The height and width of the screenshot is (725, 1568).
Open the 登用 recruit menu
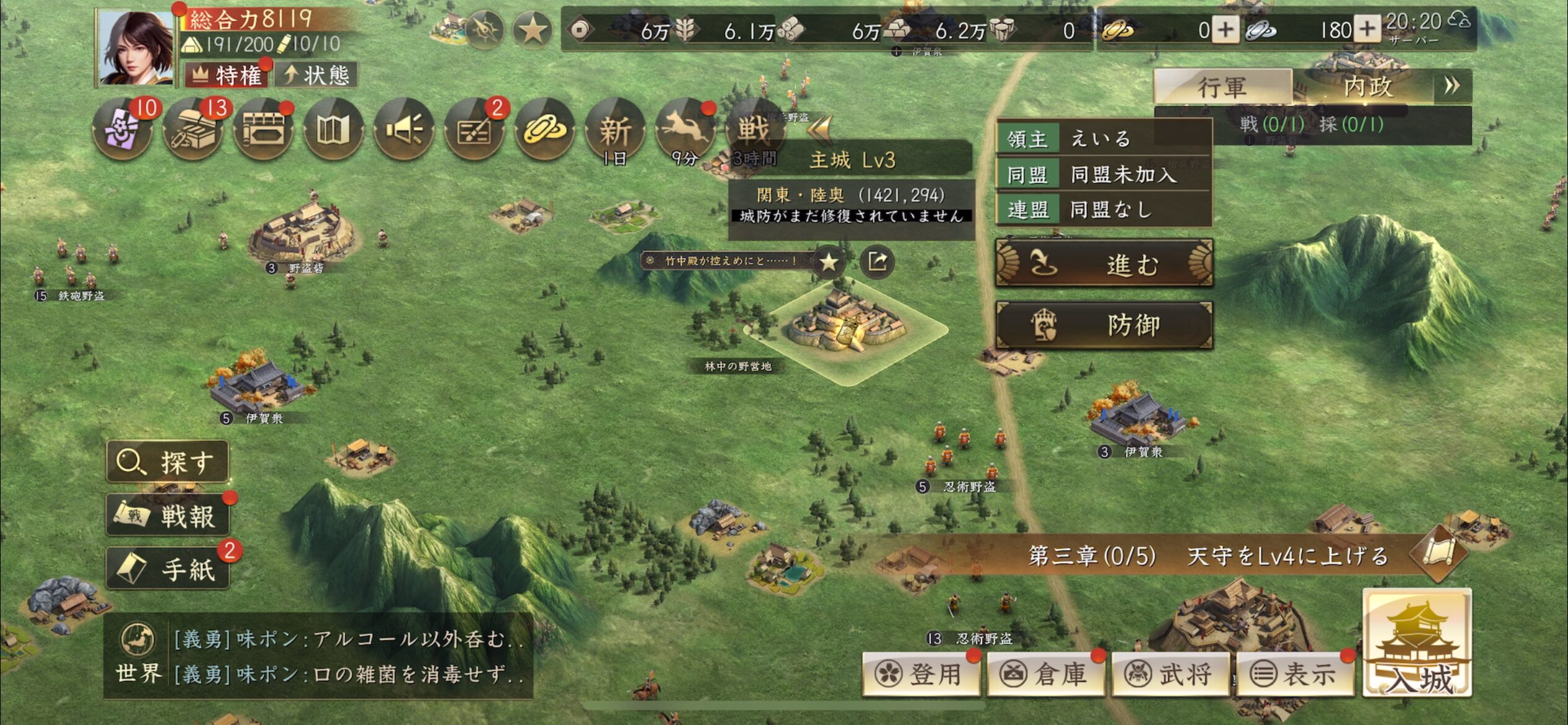(x=921, y=674)
